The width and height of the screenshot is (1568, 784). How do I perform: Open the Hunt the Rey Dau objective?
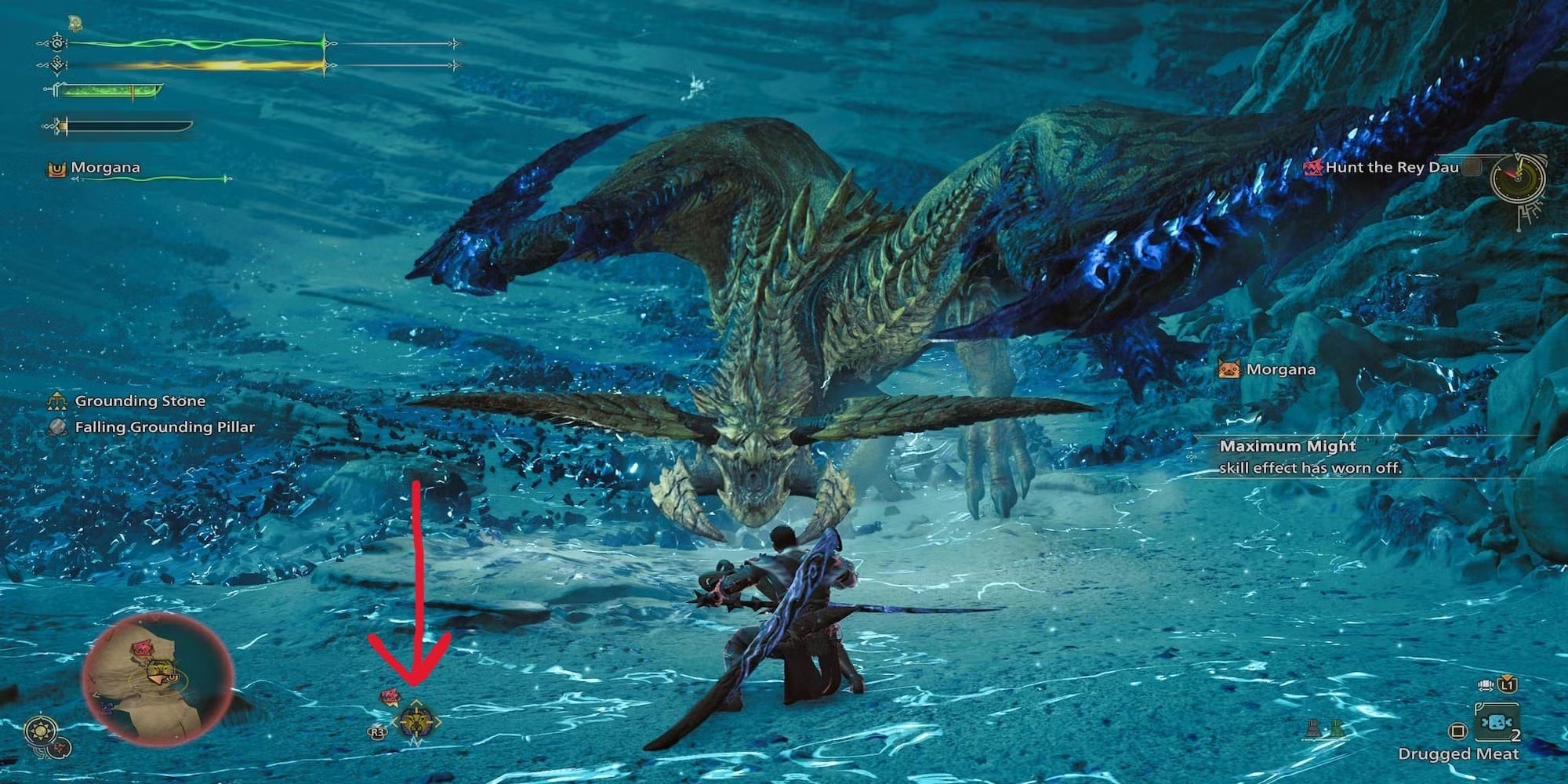1391,167
